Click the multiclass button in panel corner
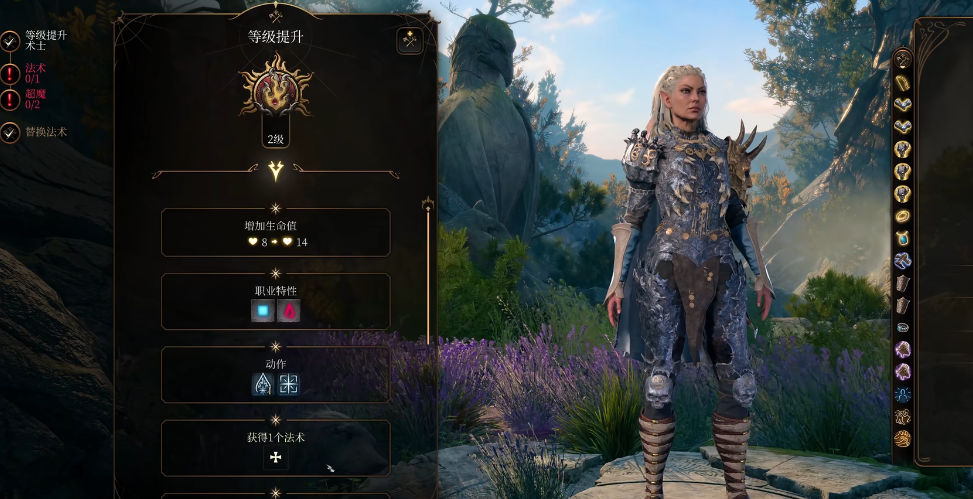The image size is (973, 499). (410, 40)
